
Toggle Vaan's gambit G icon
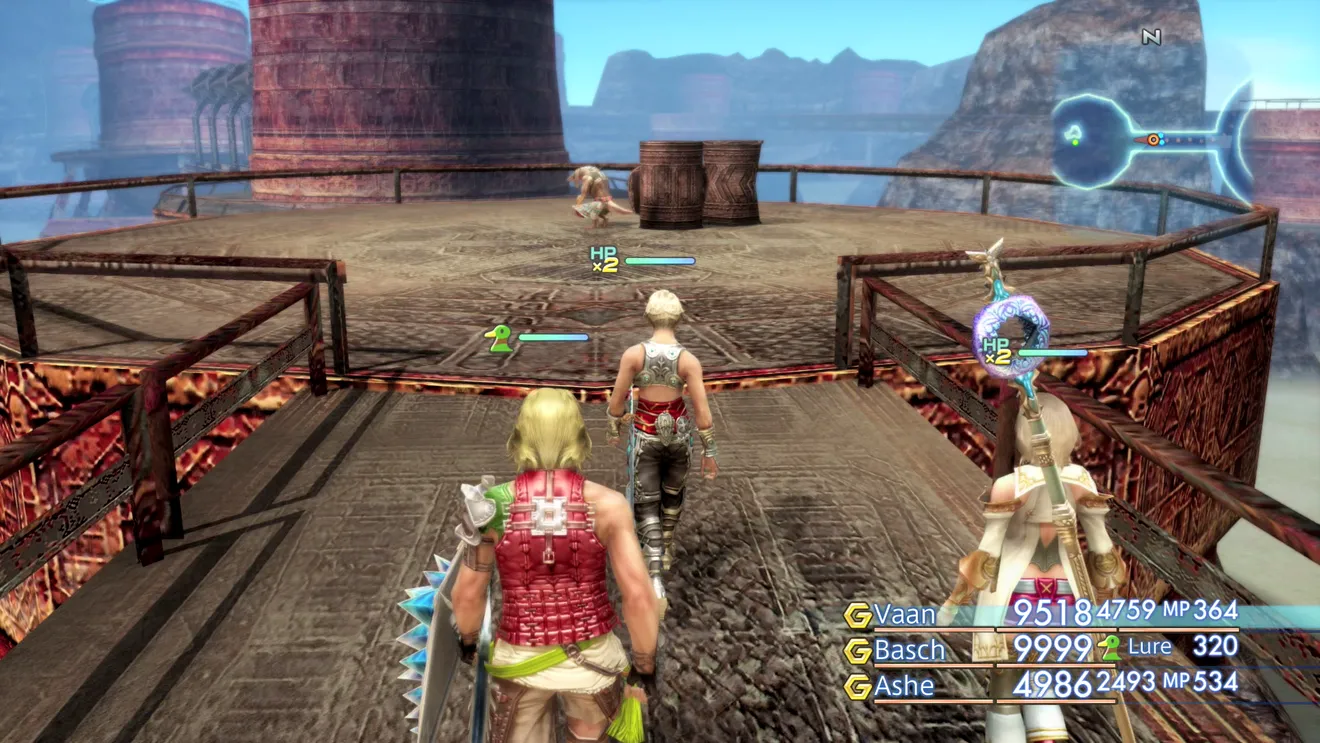point(857,615)
